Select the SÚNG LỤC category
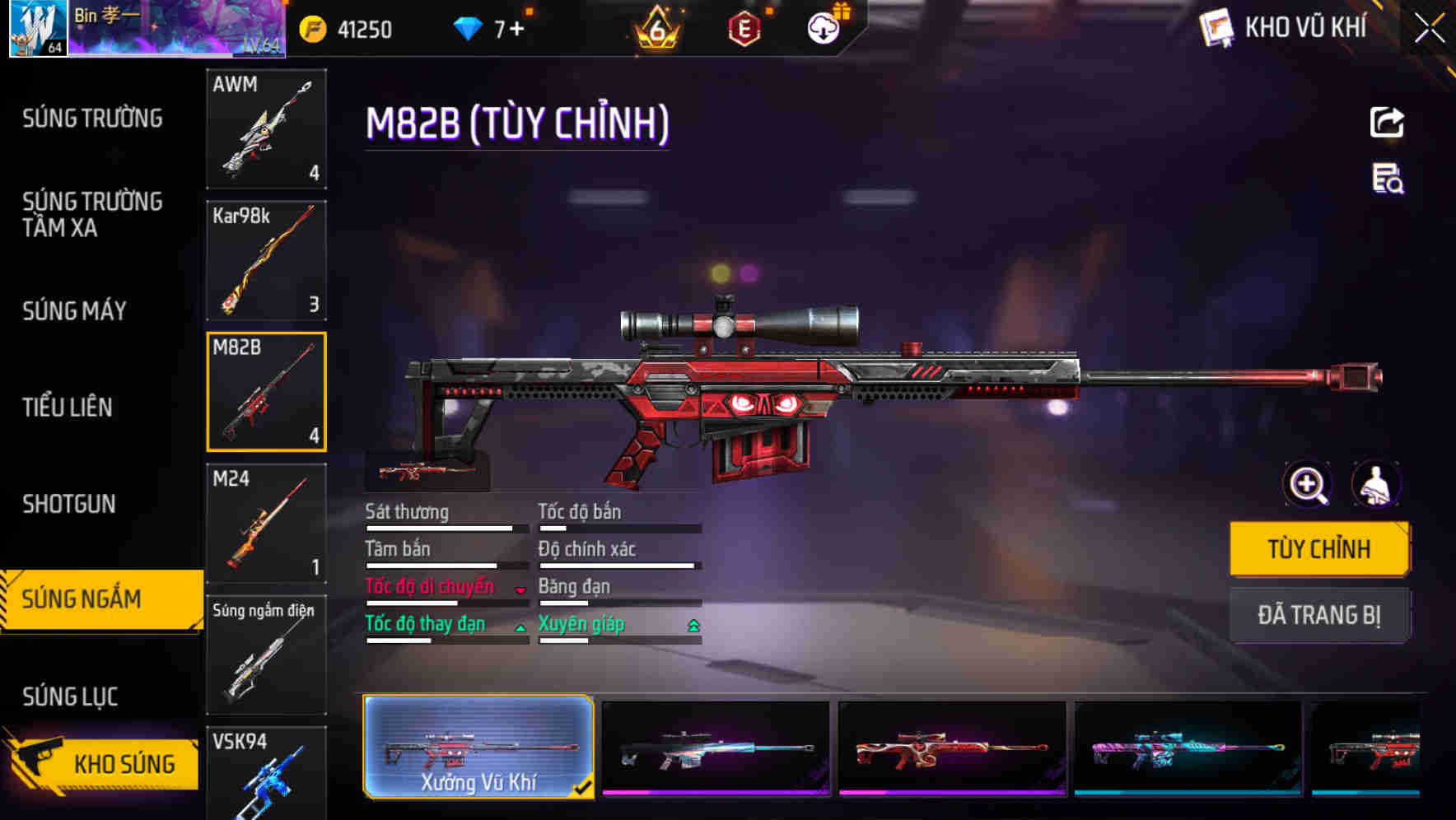The height and width of the screenshot is (820, 1456). (70, 696)
